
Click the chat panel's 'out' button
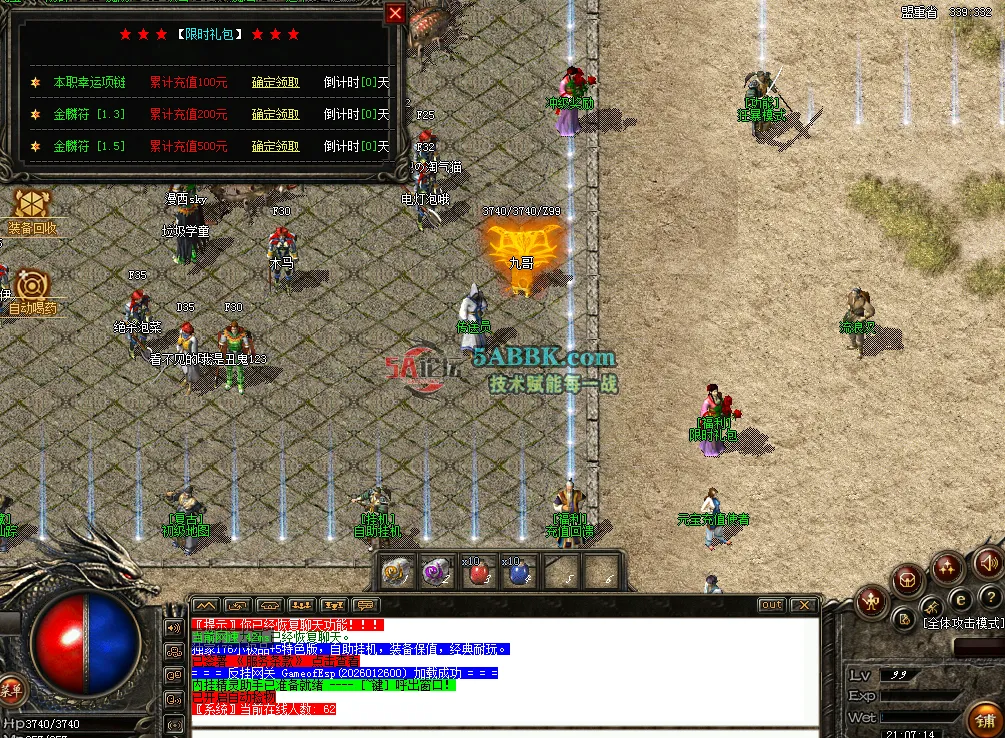pyautogui.click(x=771, y=605)
